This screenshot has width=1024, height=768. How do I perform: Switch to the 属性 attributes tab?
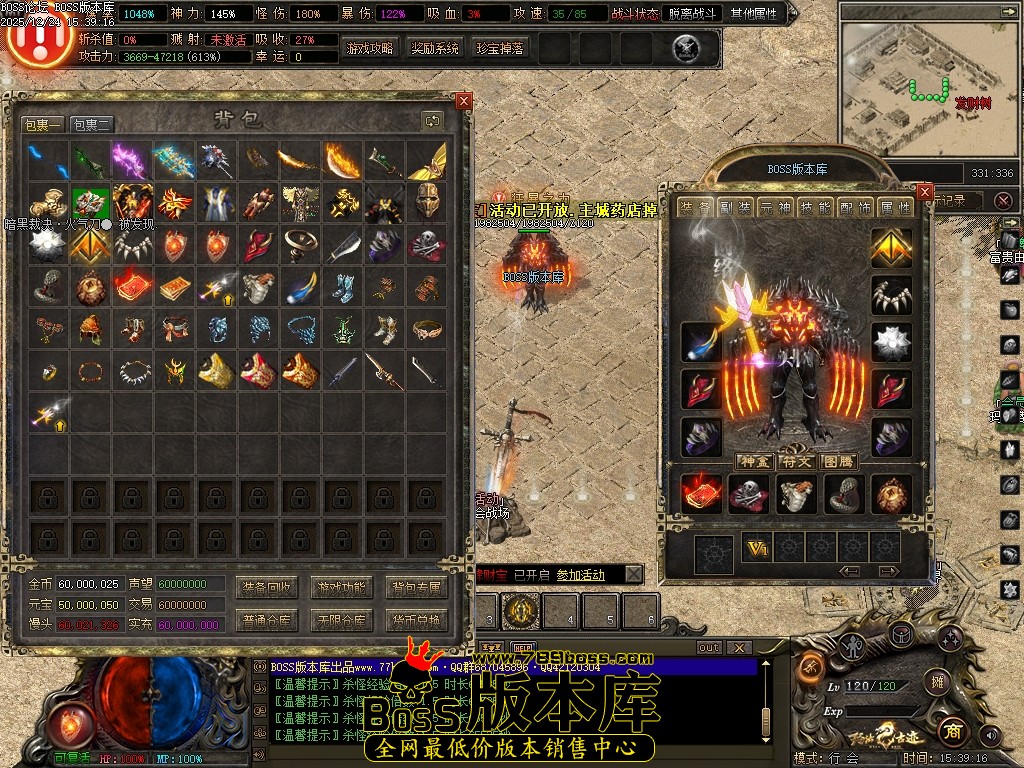[x=895, y=207]
